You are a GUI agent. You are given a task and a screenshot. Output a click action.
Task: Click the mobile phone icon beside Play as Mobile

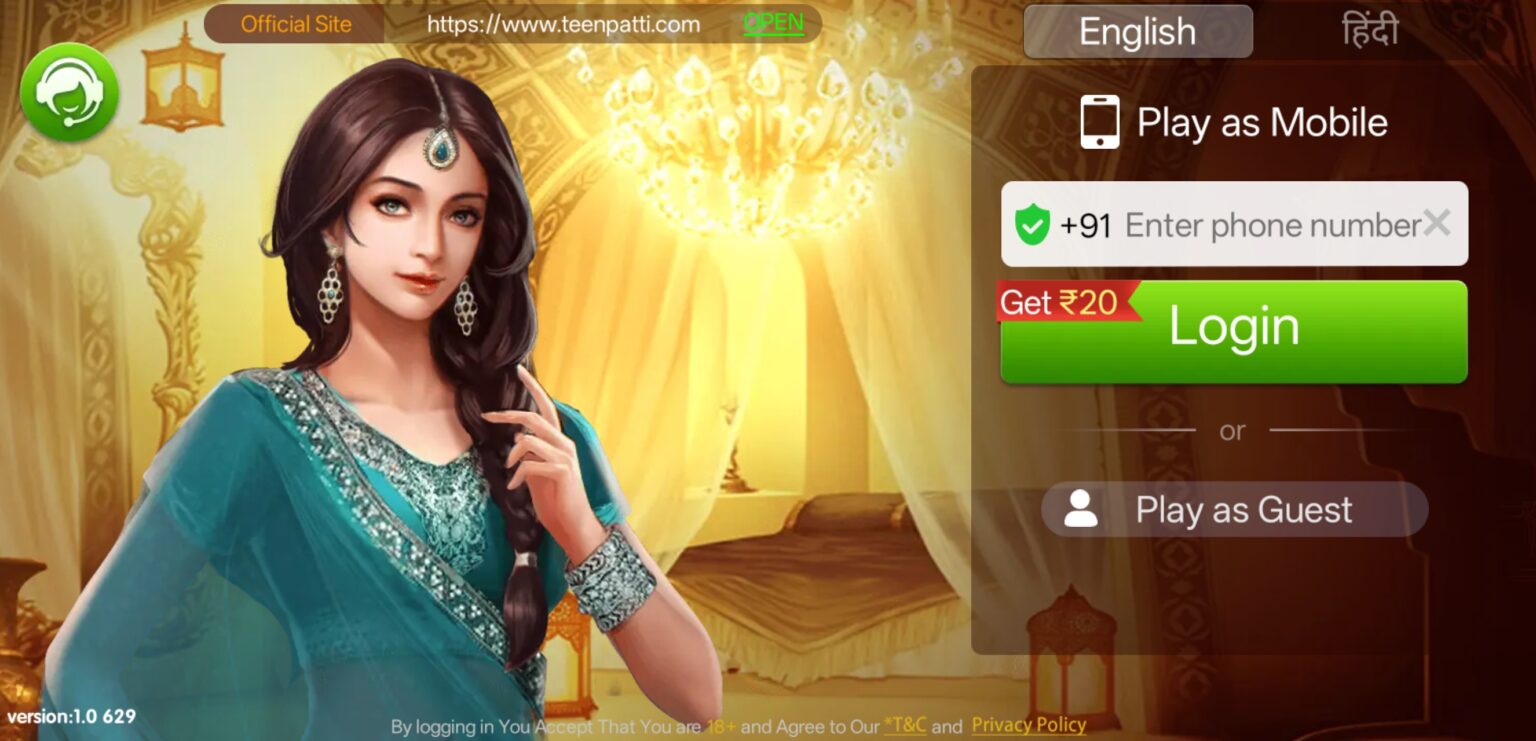pos(1100,120)
